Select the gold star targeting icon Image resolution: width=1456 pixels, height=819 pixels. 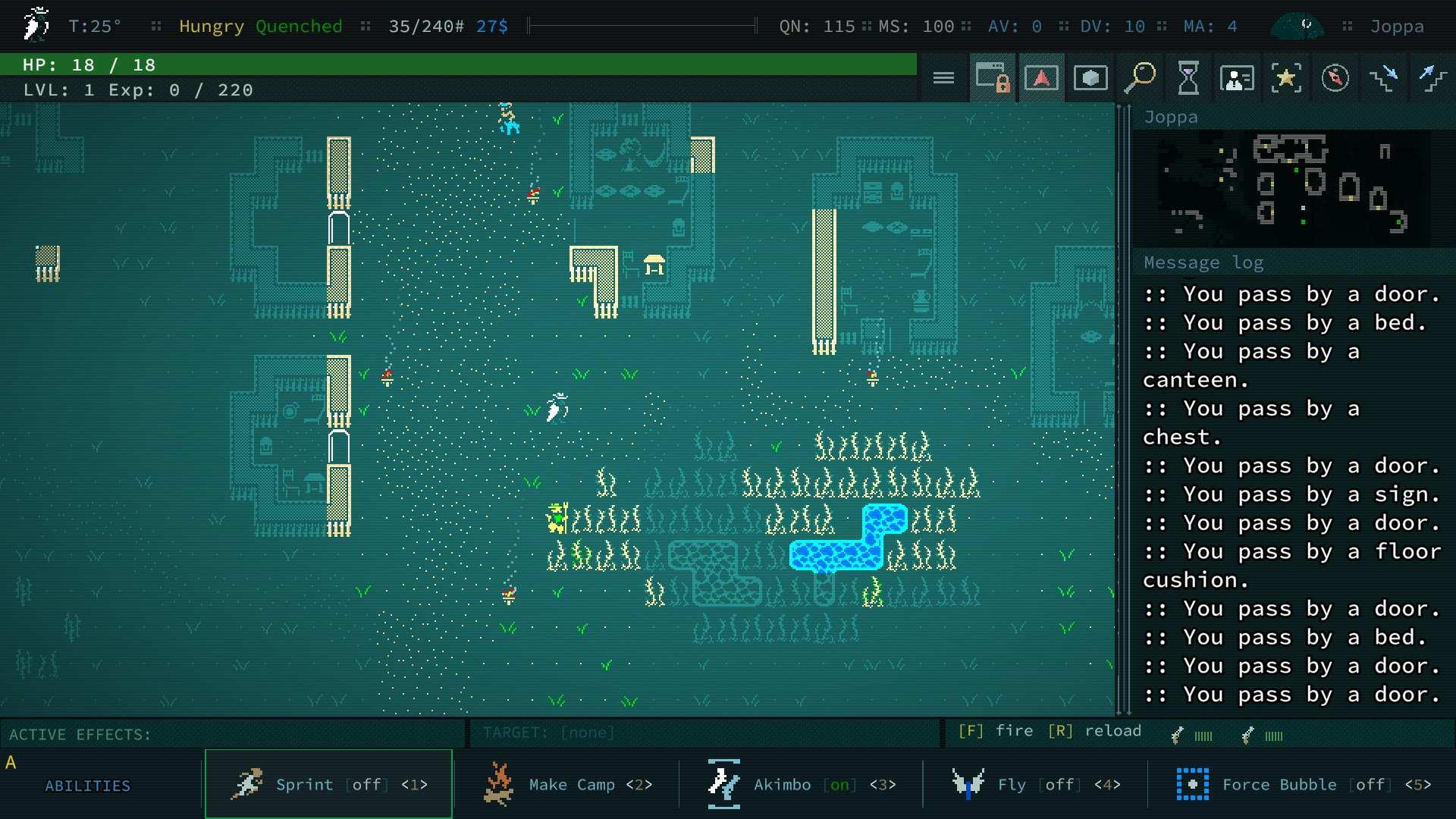tap(1286, 78)
